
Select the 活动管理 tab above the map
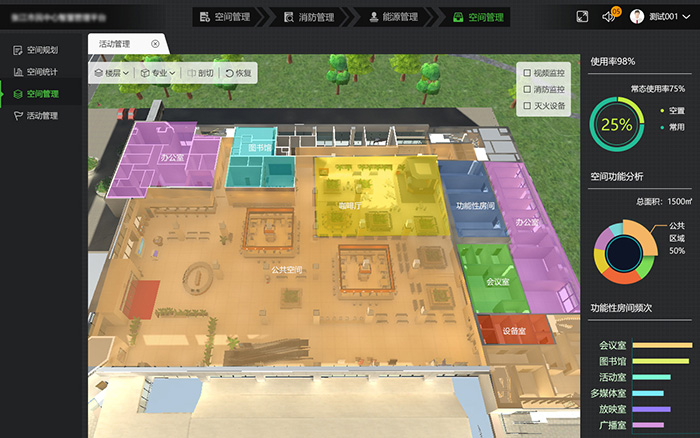click(x=116, y=44)
